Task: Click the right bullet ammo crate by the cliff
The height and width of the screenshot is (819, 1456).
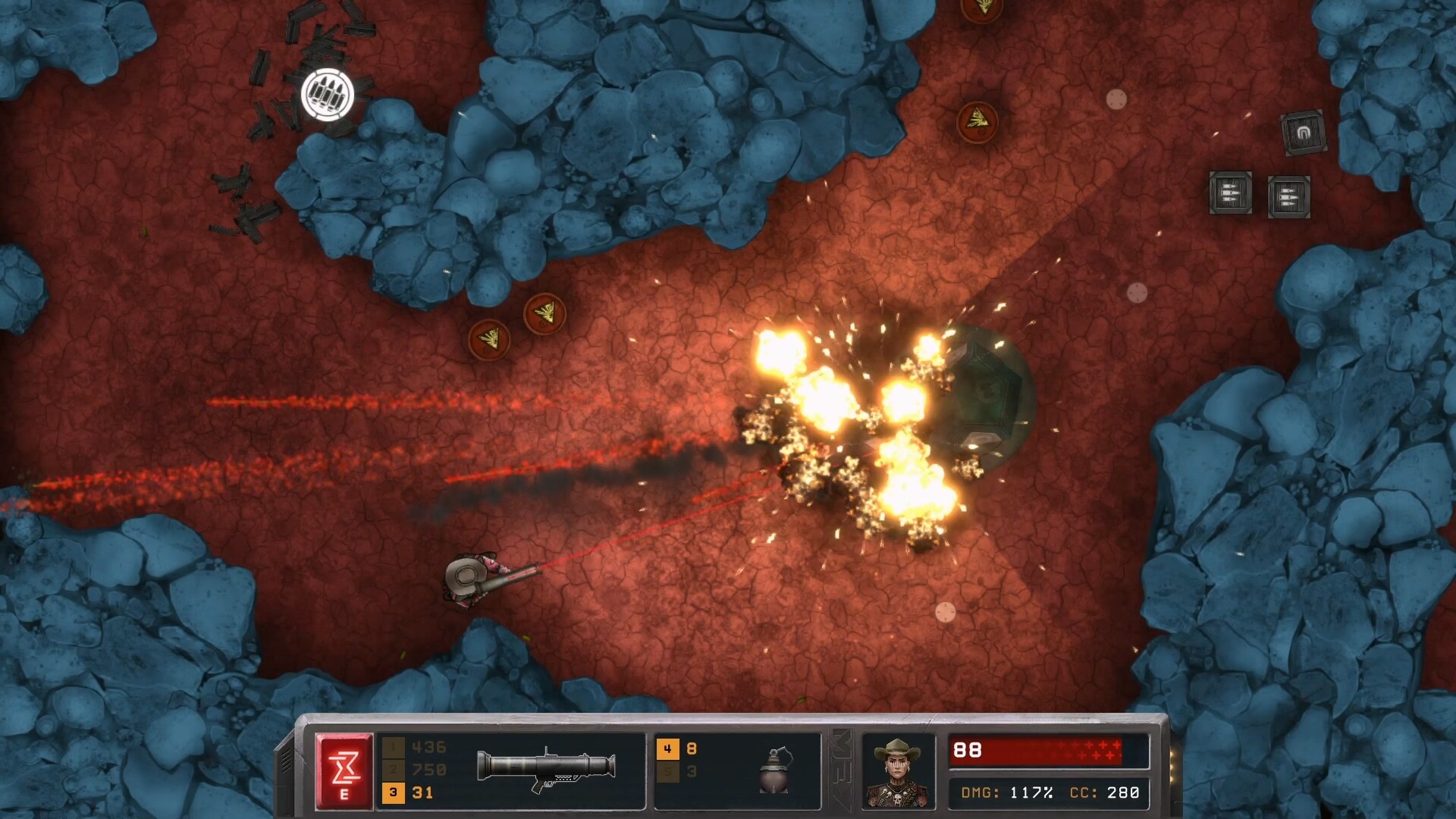Action: click(1287, 199)
